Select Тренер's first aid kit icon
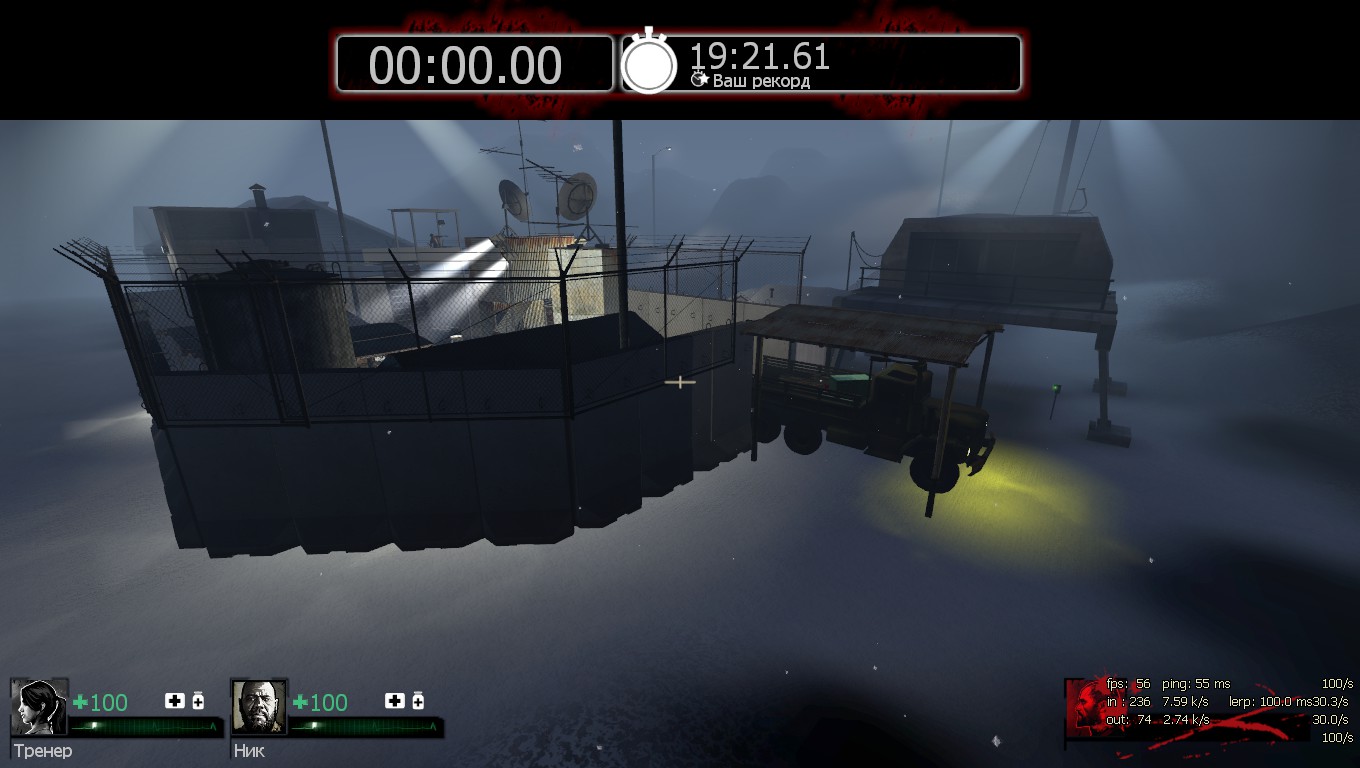This screenshot has height=768, width=1360. pos(174,701)
